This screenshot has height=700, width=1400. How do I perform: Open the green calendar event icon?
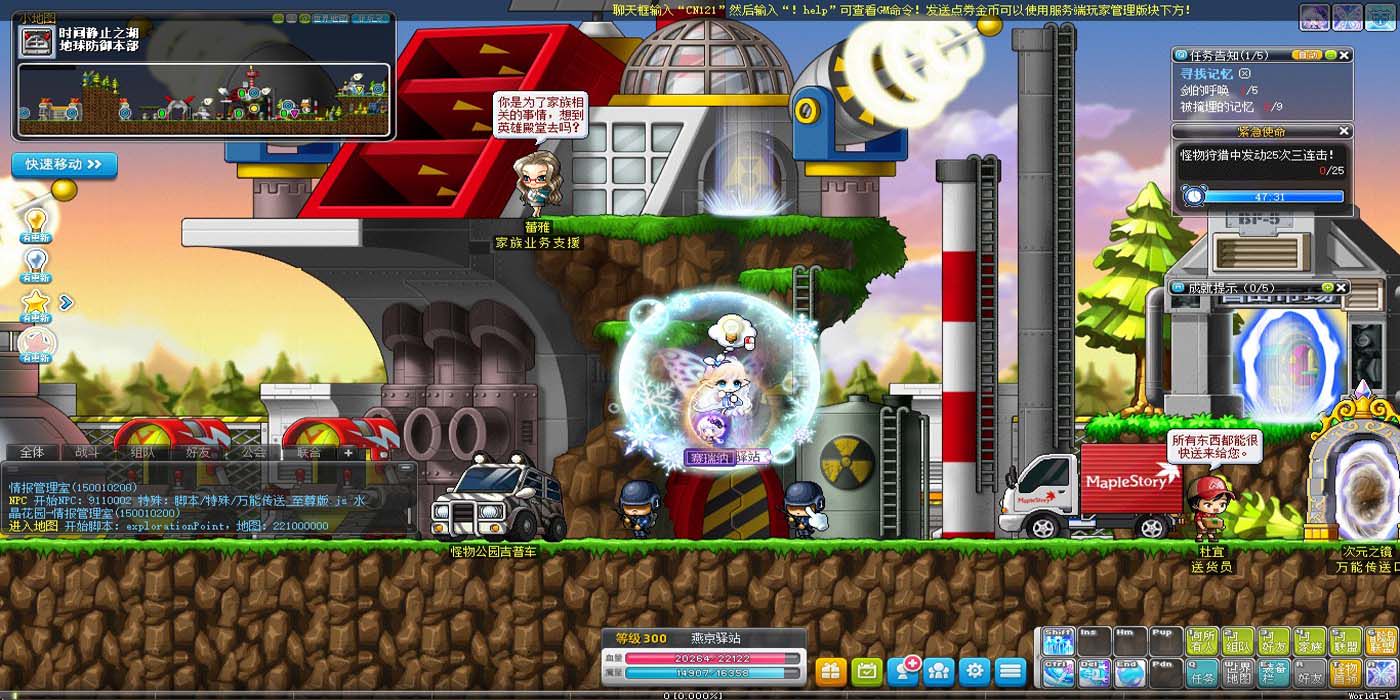pyautogui.click(x=867, y=670)
